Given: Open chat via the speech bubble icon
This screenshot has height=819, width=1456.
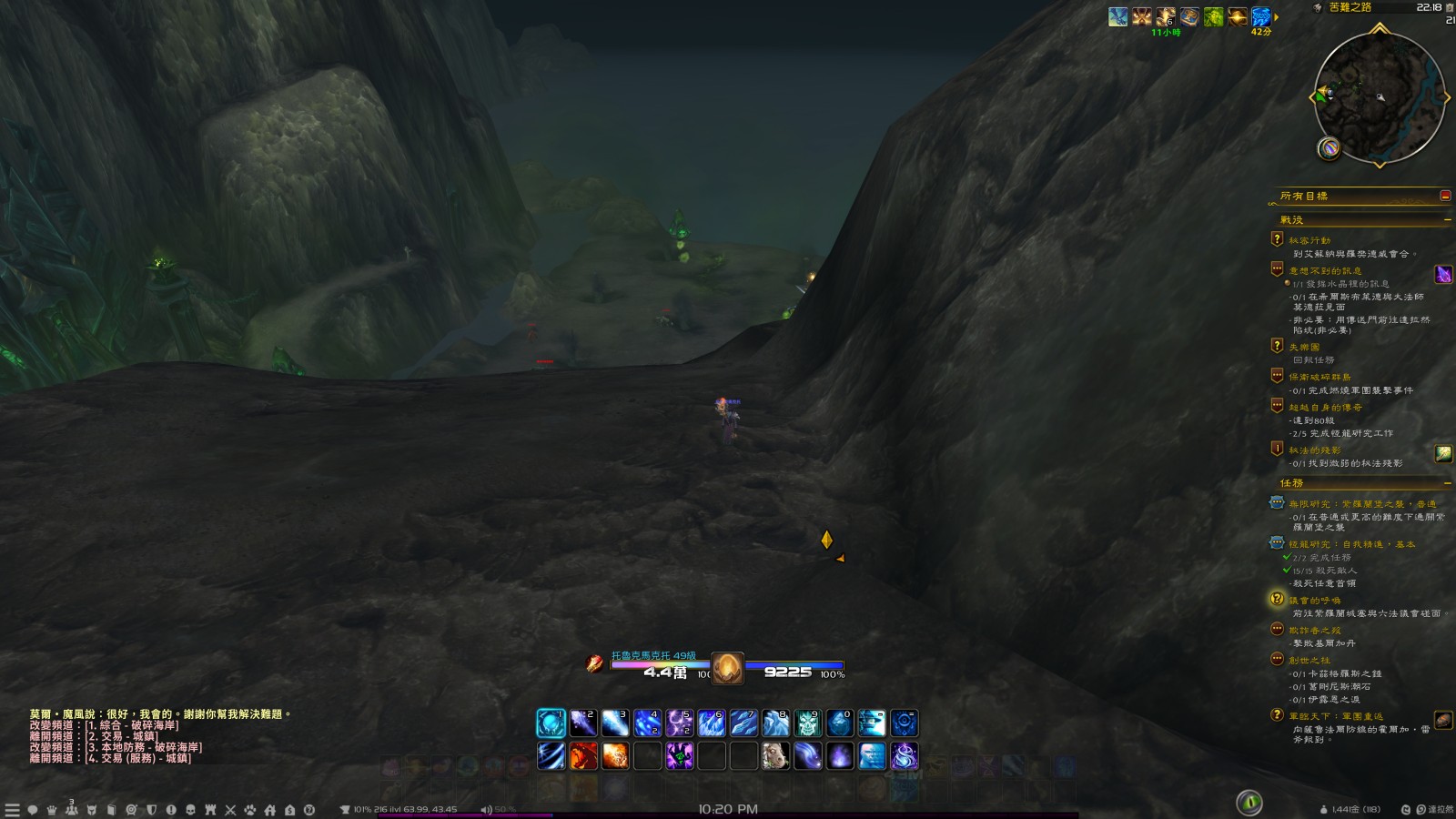Looking at the screenshot, I should [x=32, y=810].
